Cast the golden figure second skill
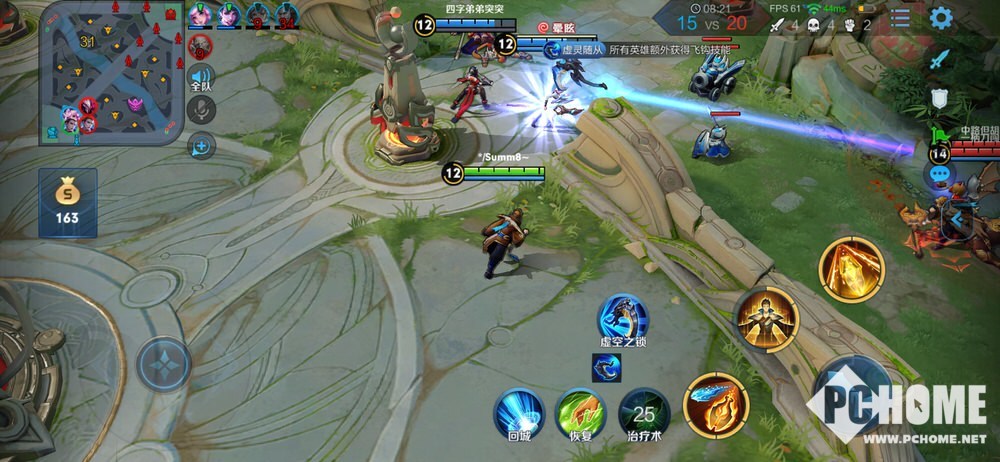 coord(767,320)
